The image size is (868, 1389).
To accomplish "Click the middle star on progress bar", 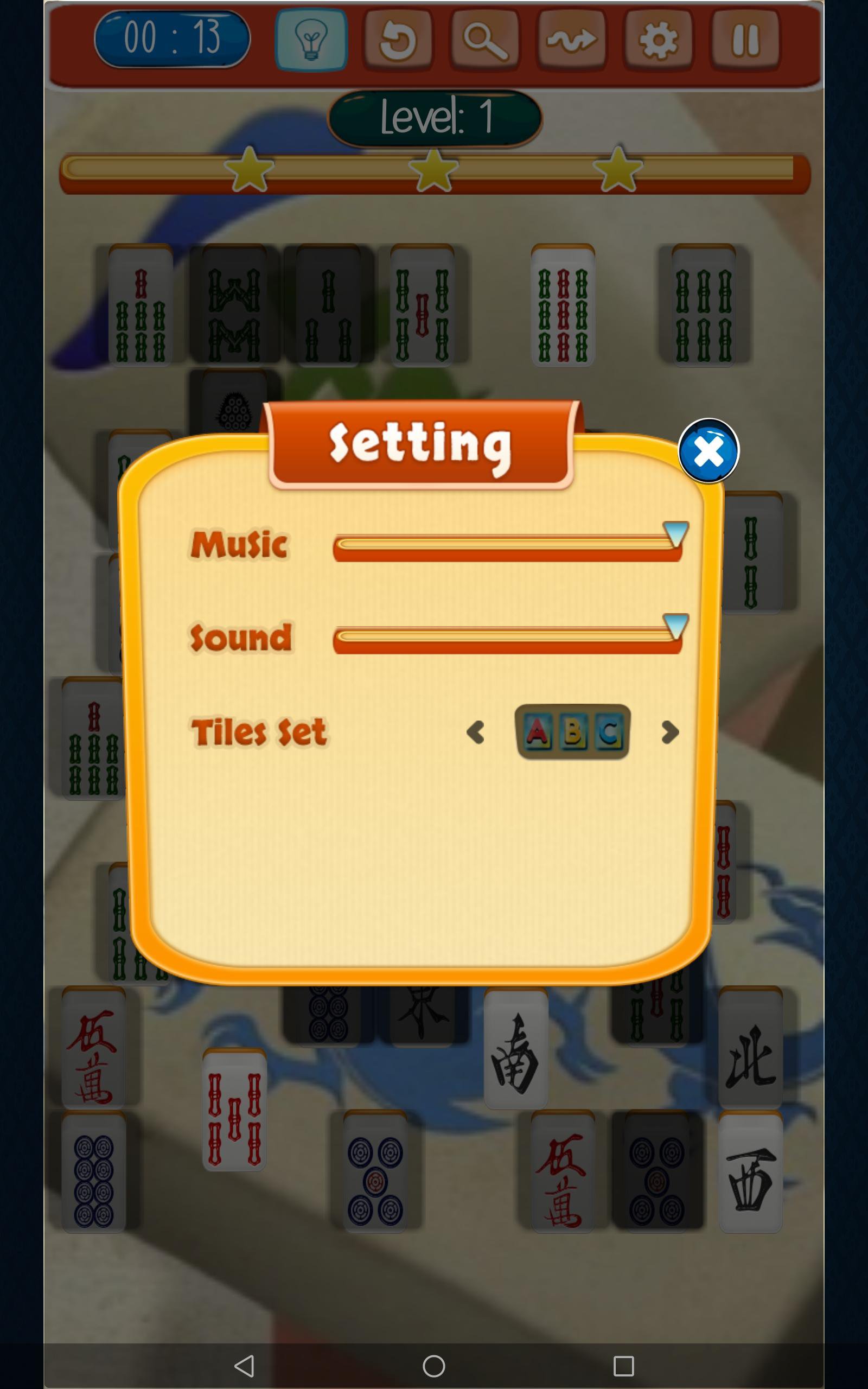I will [434, 172].
